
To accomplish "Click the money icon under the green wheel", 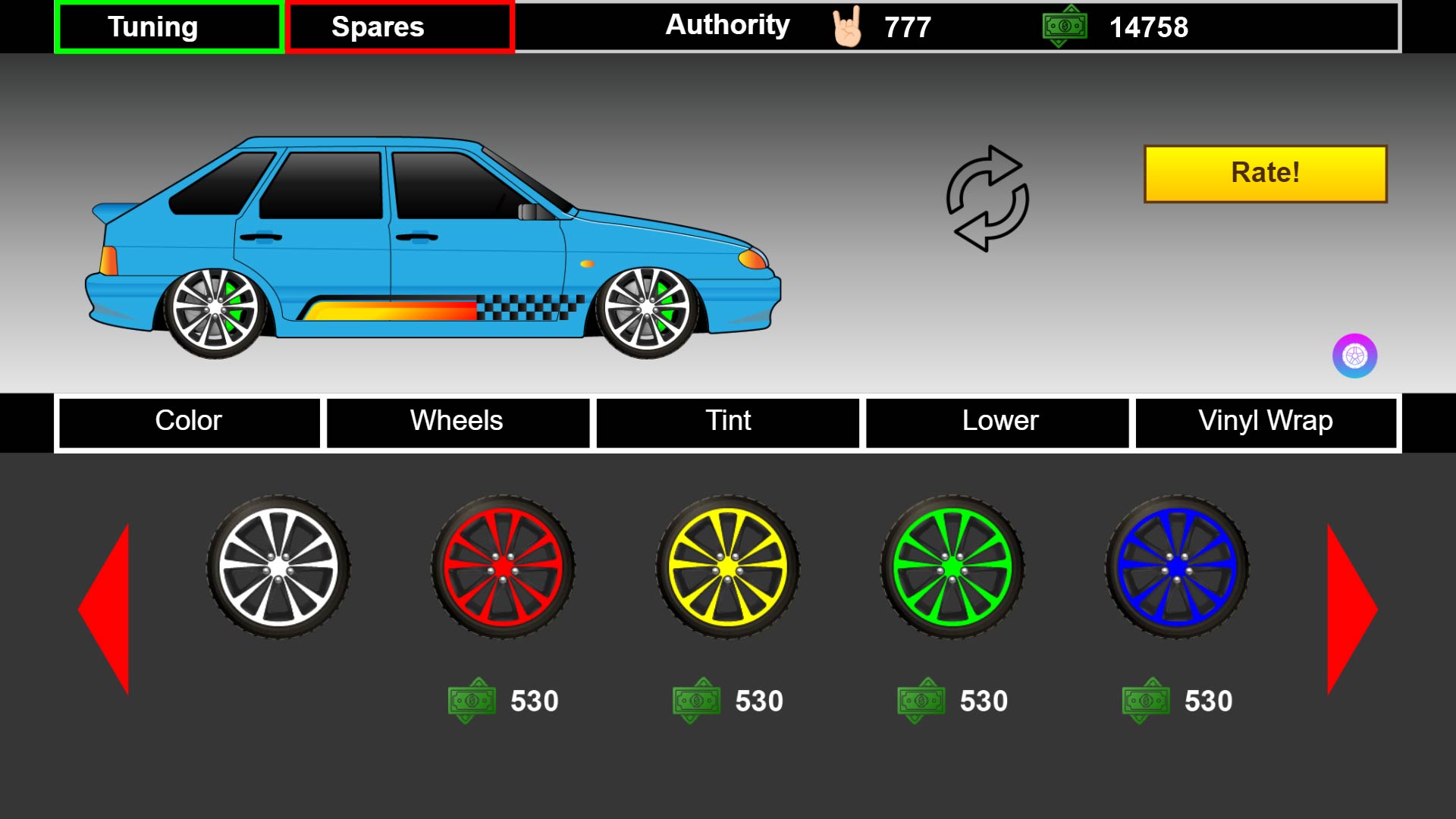I will (x=920, y=701).
